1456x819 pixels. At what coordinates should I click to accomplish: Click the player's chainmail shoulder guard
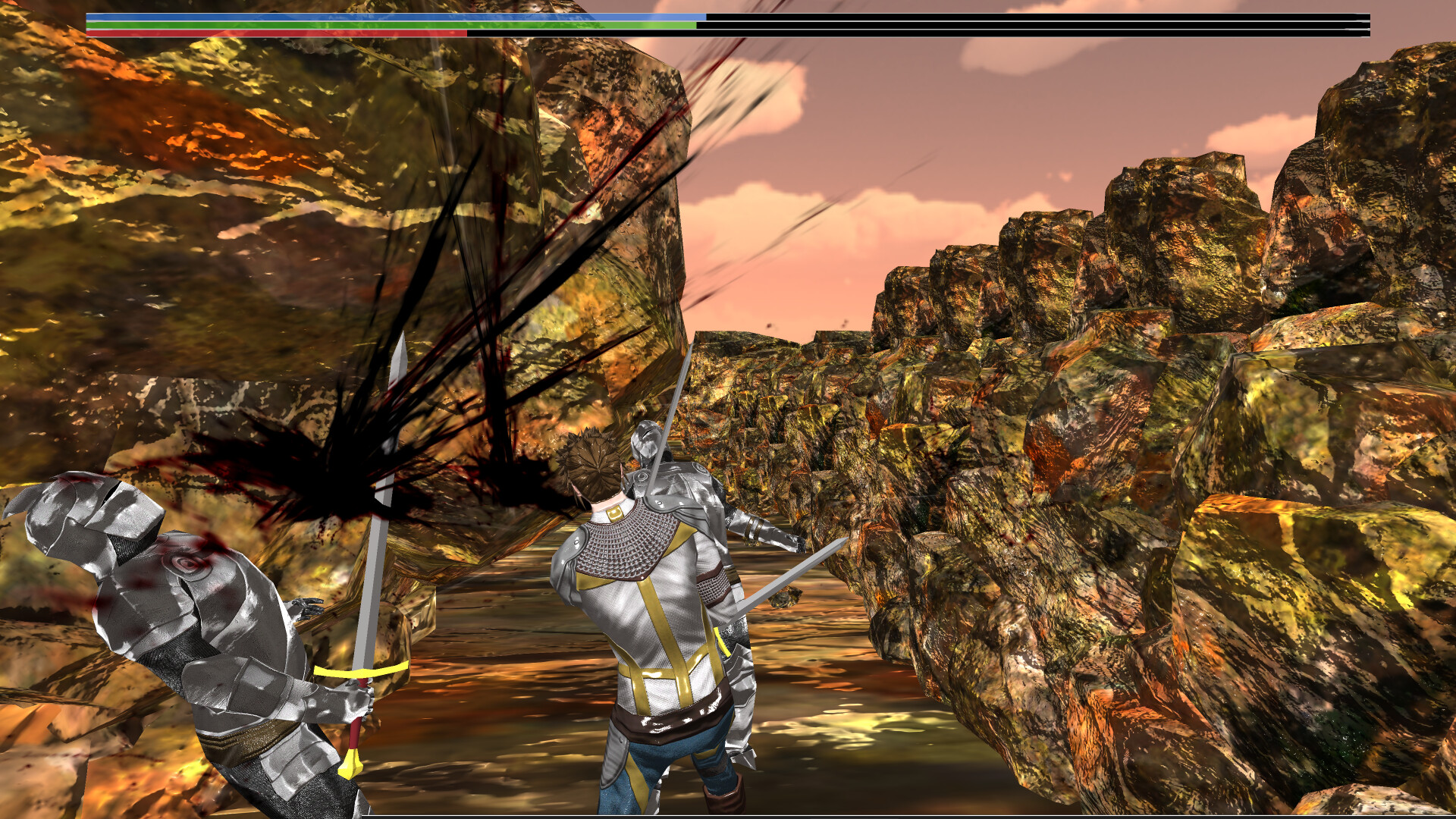(622, 546)
